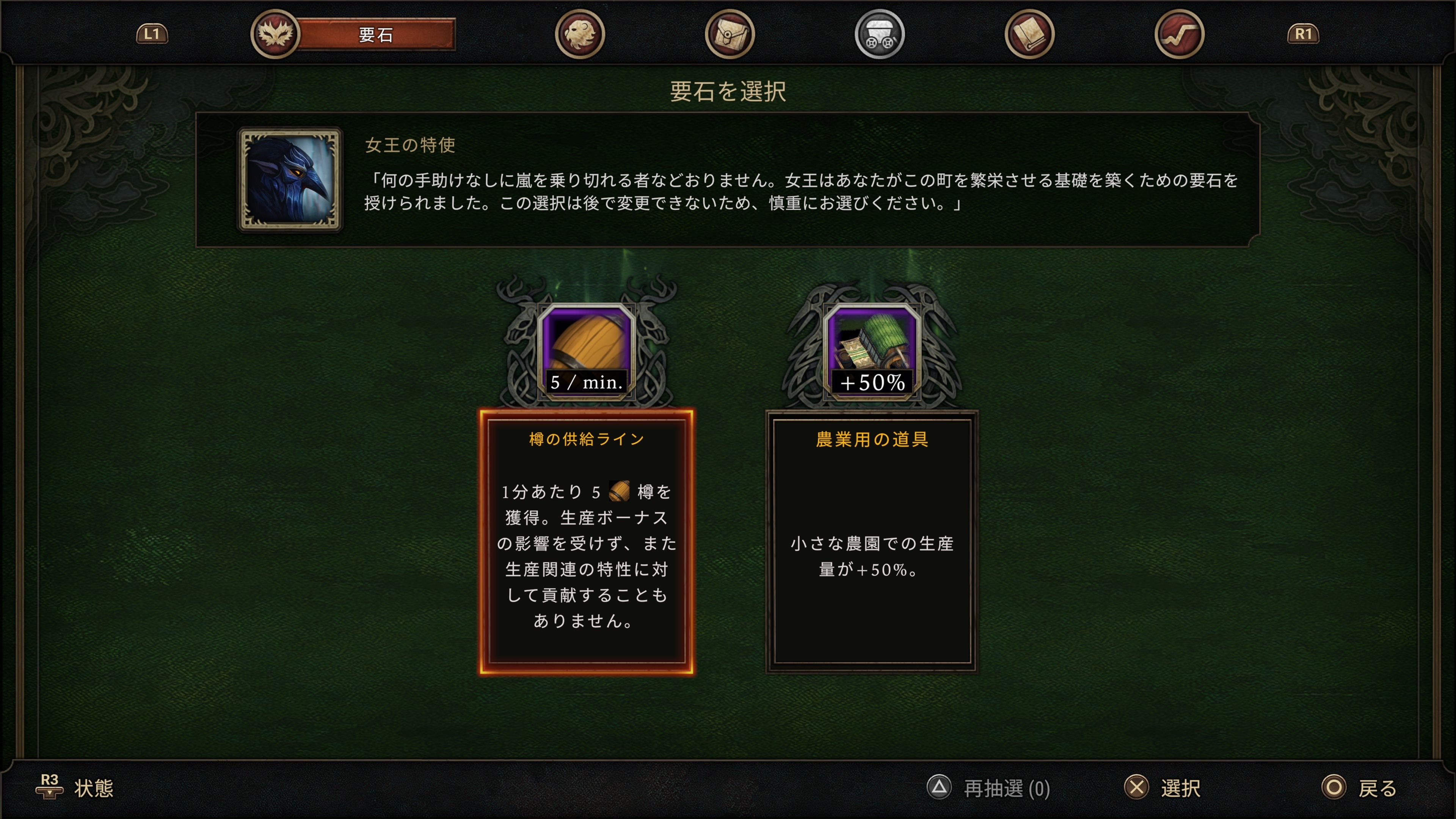Switch to the rolled scroll tab
1456x819 pixels.
coord(1029,35)
